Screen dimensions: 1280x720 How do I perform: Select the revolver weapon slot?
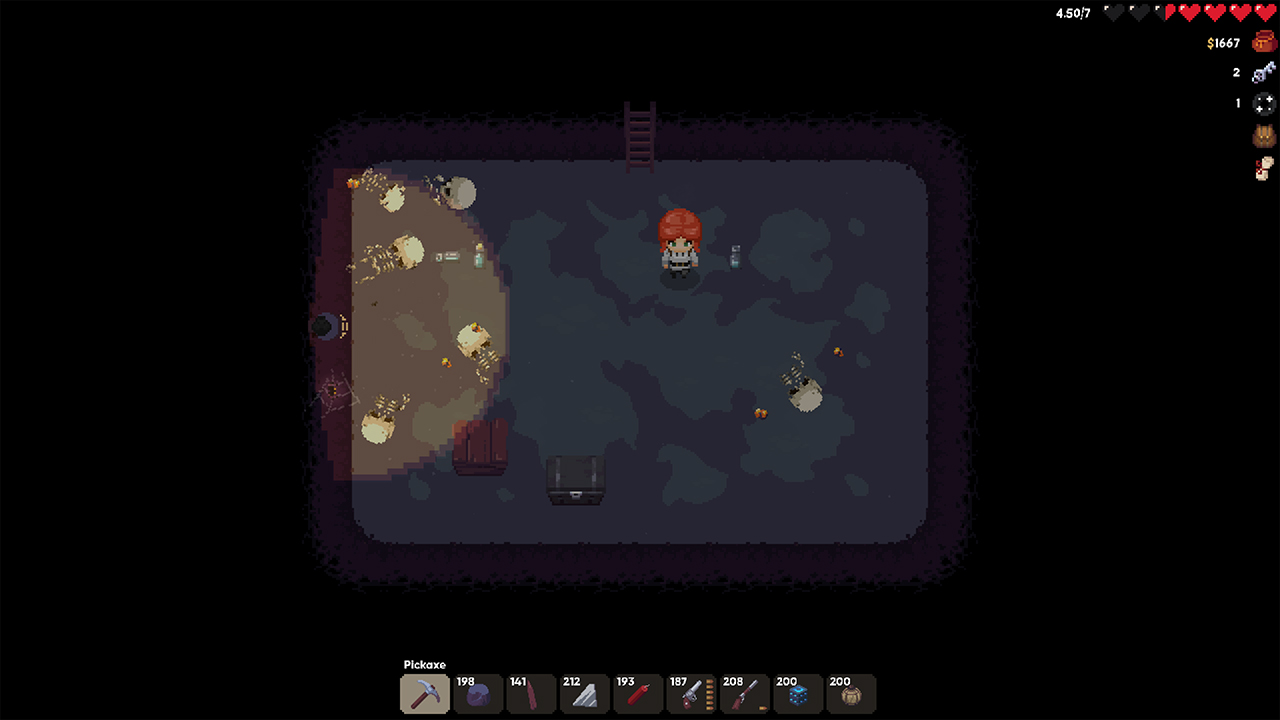coord(692,694)
